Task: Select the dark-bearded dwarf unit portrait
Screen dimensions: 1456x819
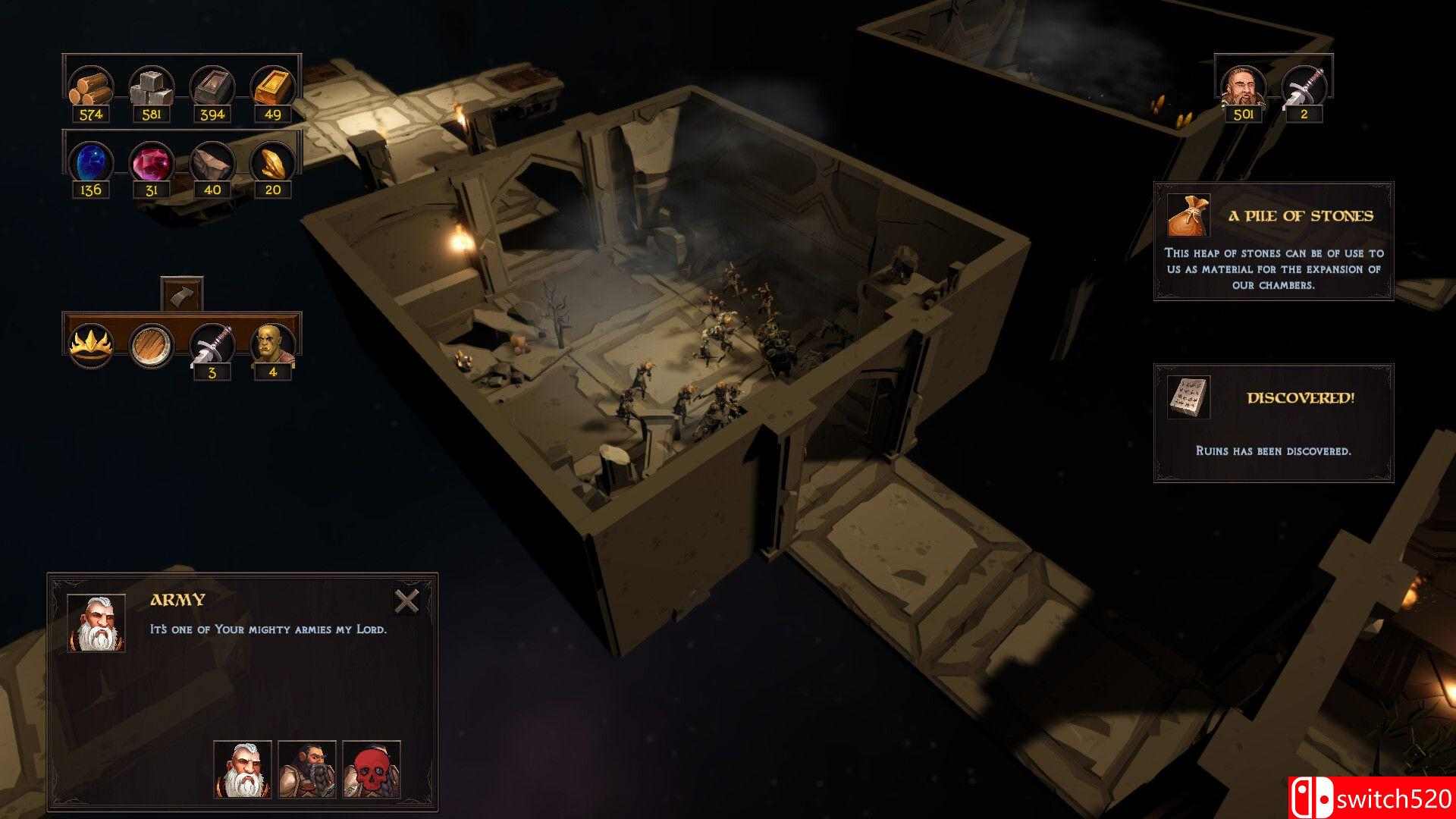Action: click(307, 770)
